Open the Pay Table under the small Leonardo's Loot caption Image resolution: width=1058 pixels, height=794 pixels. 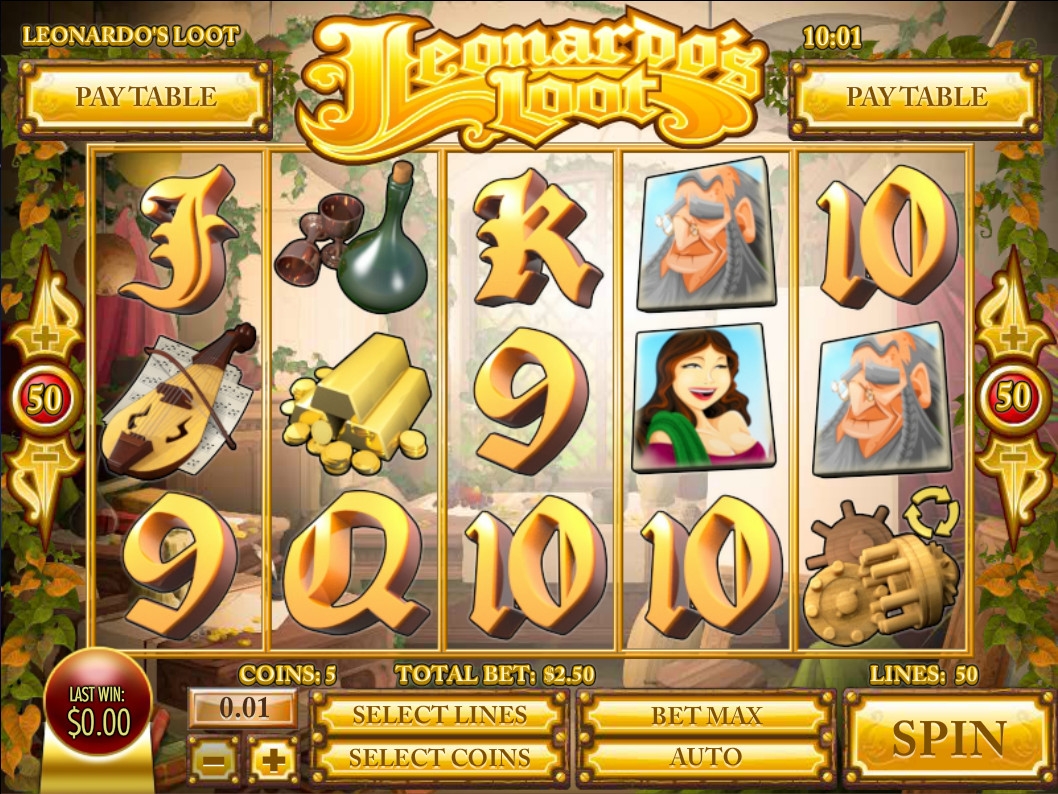tap(146, 97)
